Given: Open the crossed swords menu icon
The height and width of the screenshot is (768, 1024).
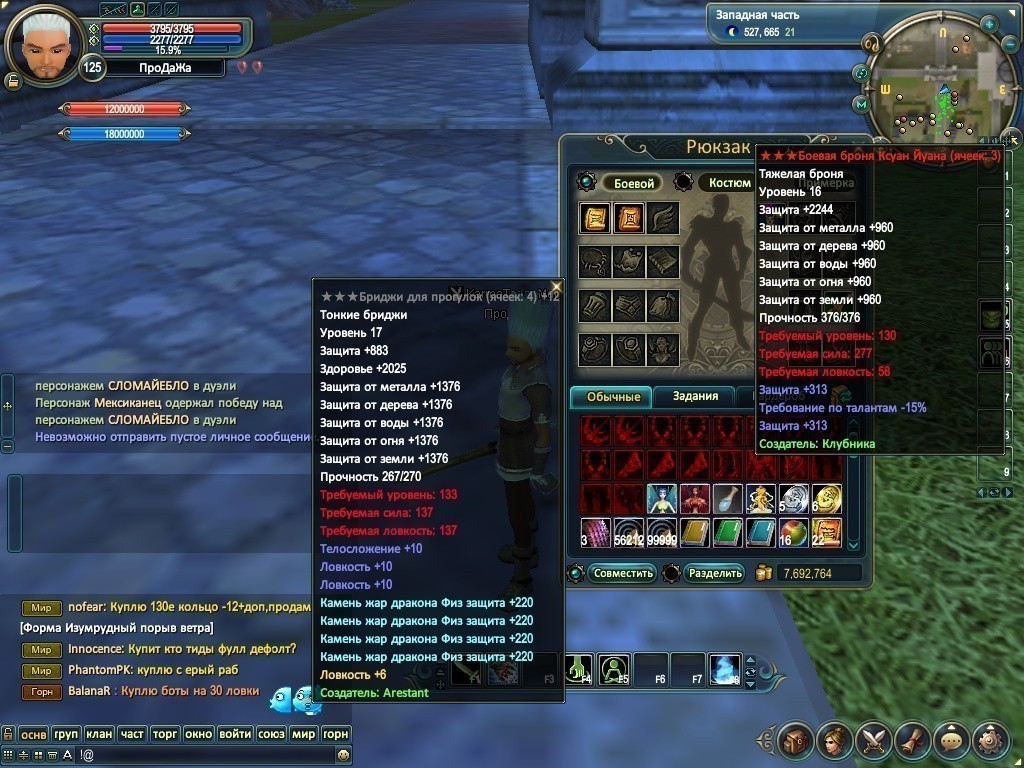Looking at the screenshot, I should pyautogui.click(x=873, y=740).
